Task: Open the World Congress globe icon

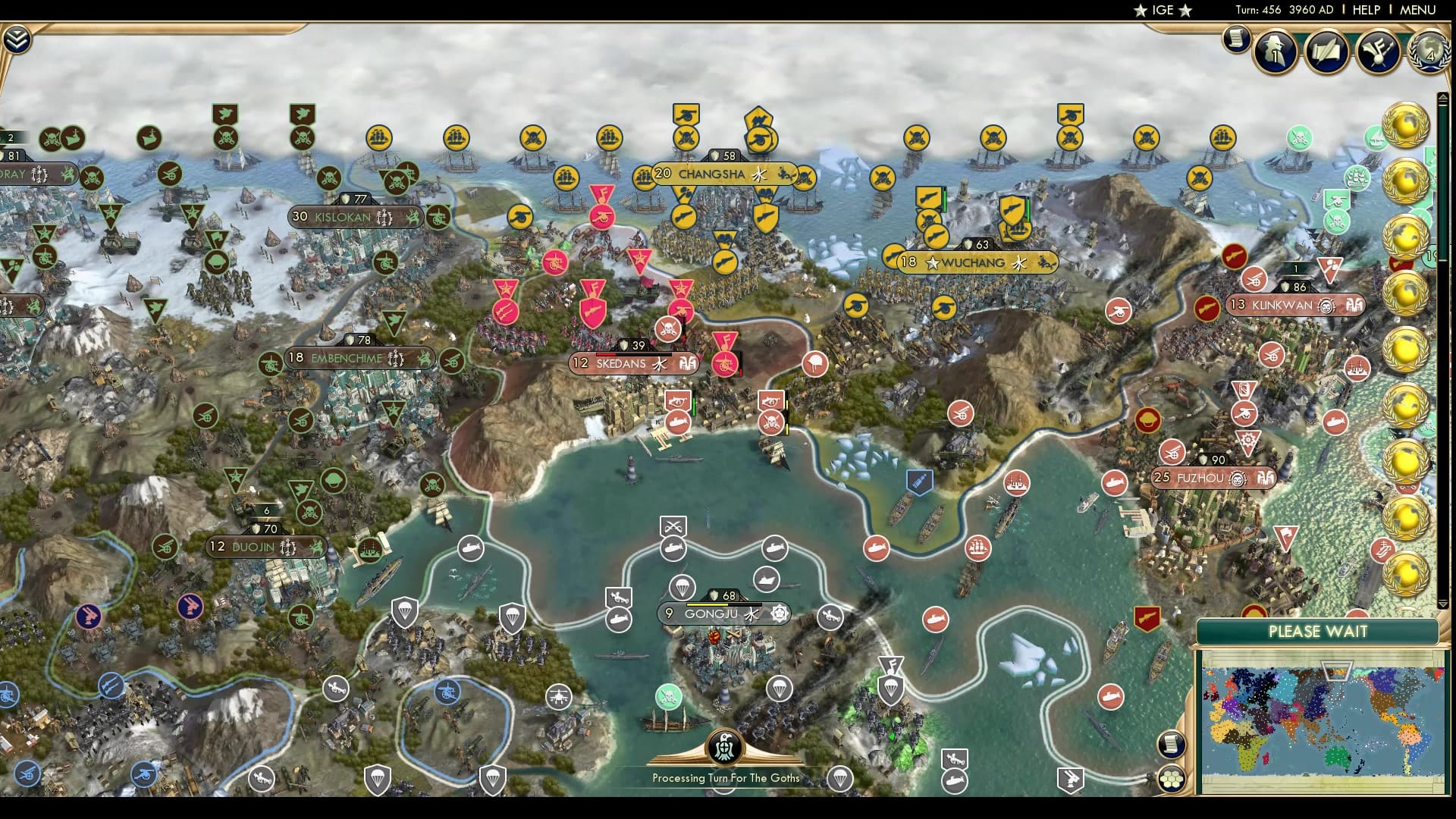Action: coord(1429,52)
